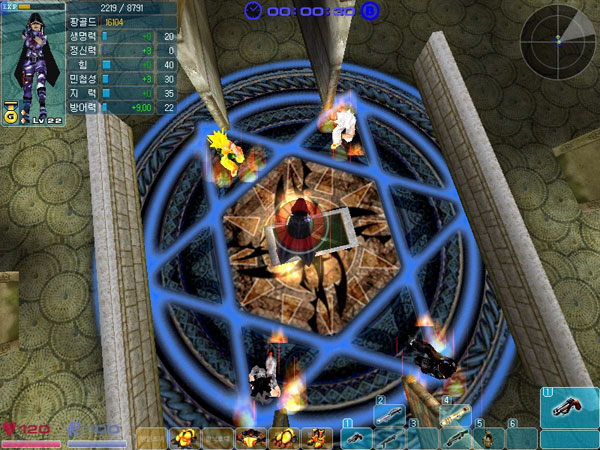This screenshot has height=450, width=600.
Task: Switch to the rifle in weapon slot 2
Action: 390,412
